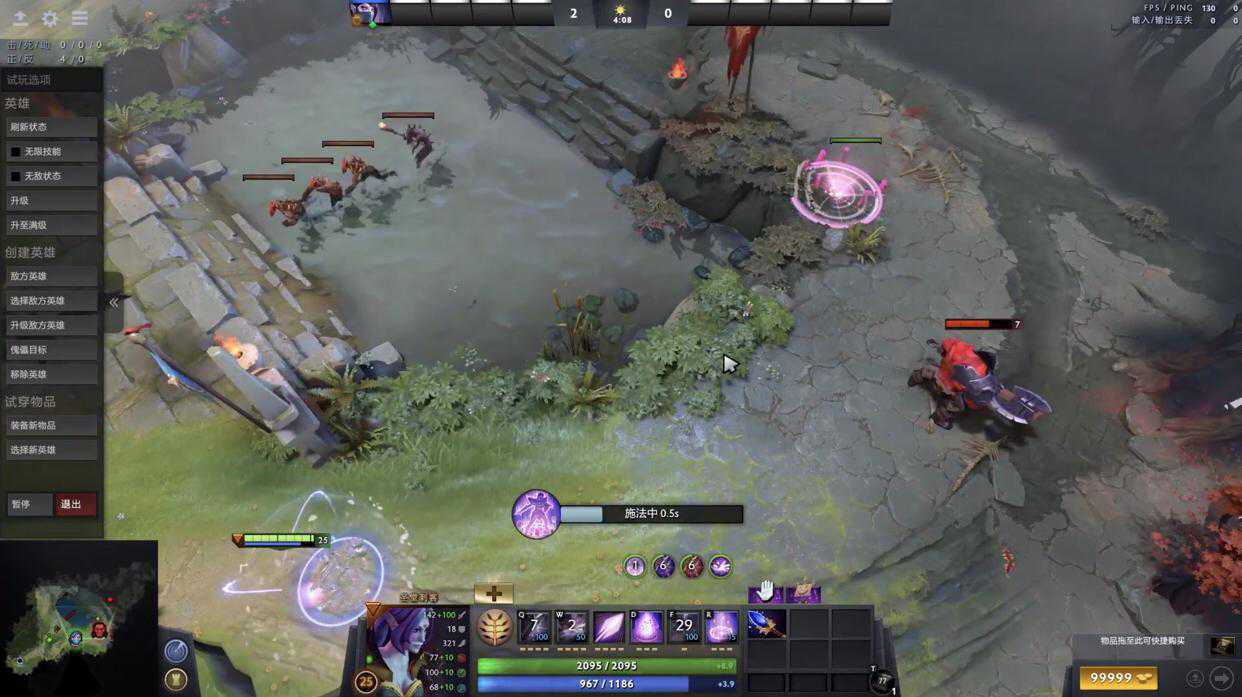Toggle the 无限技能 checkbox
The height and width of the screenshot is (697, 1242).
coord(16,152)
